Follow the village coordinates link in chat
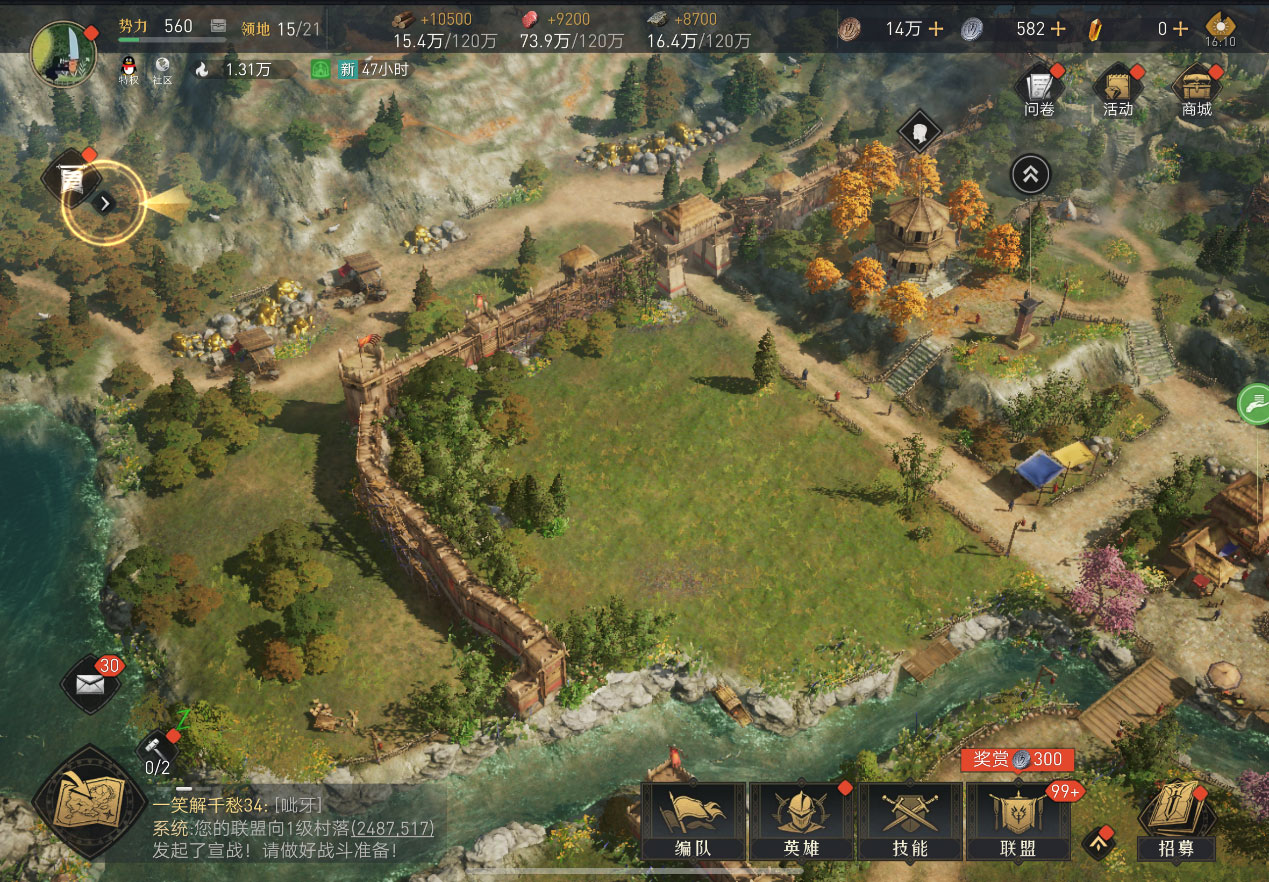The height and width of the screenshot is (882, 1269). (x=391, y=829)
